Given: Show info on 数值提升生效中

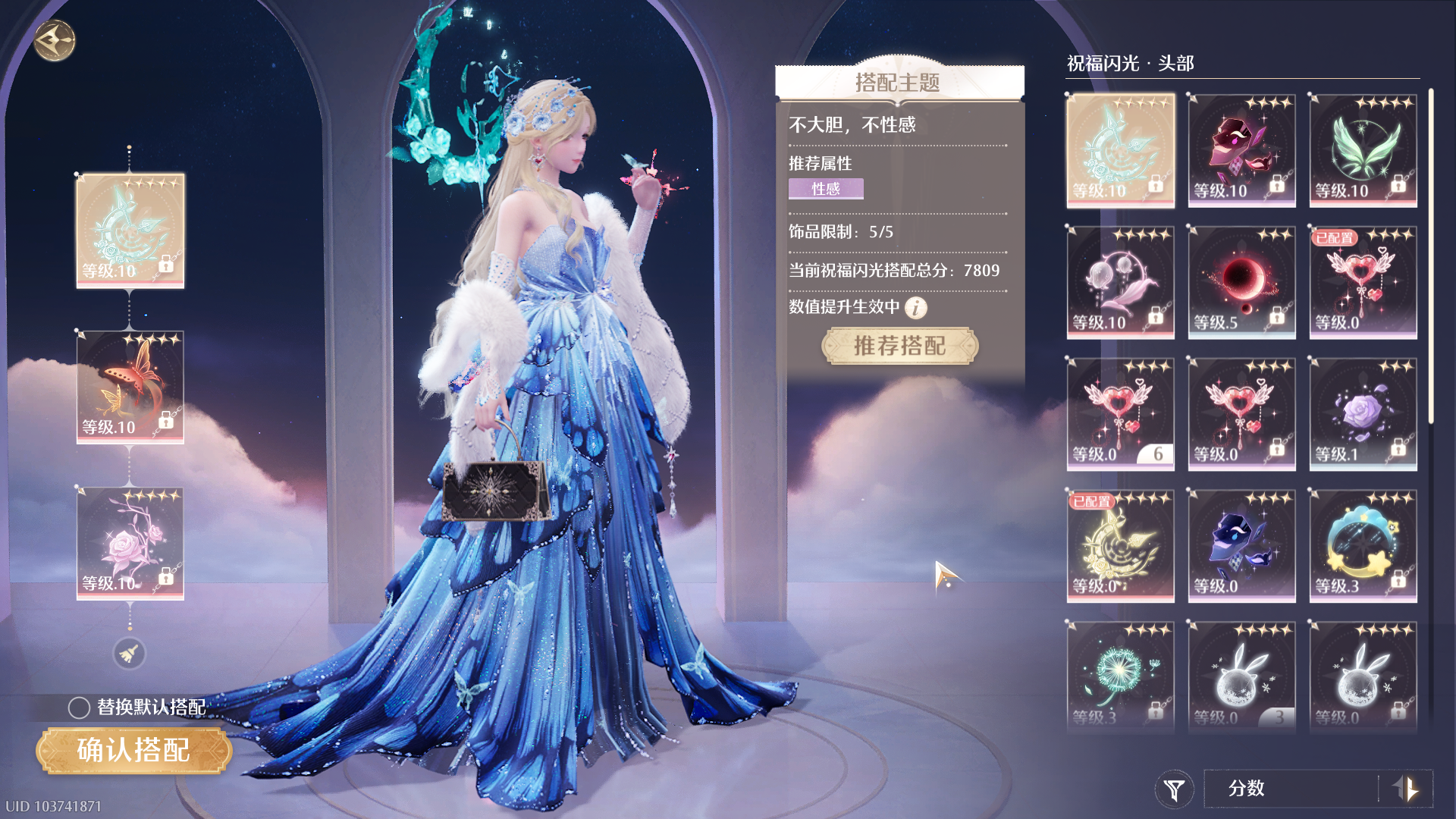Looking at the screenshot, I should click(916, 307).
